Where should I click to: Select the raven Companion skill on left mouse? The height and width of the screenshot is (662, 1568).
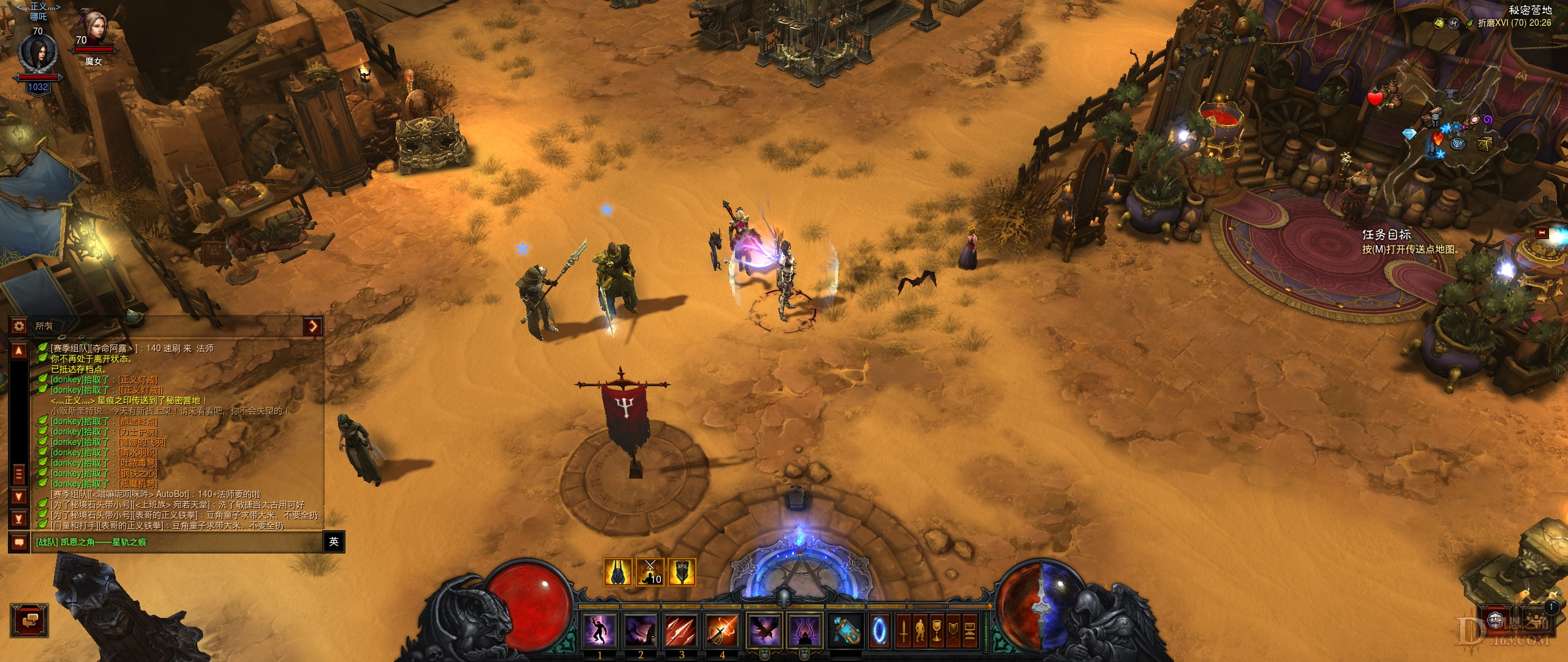[x=765, y=630]
